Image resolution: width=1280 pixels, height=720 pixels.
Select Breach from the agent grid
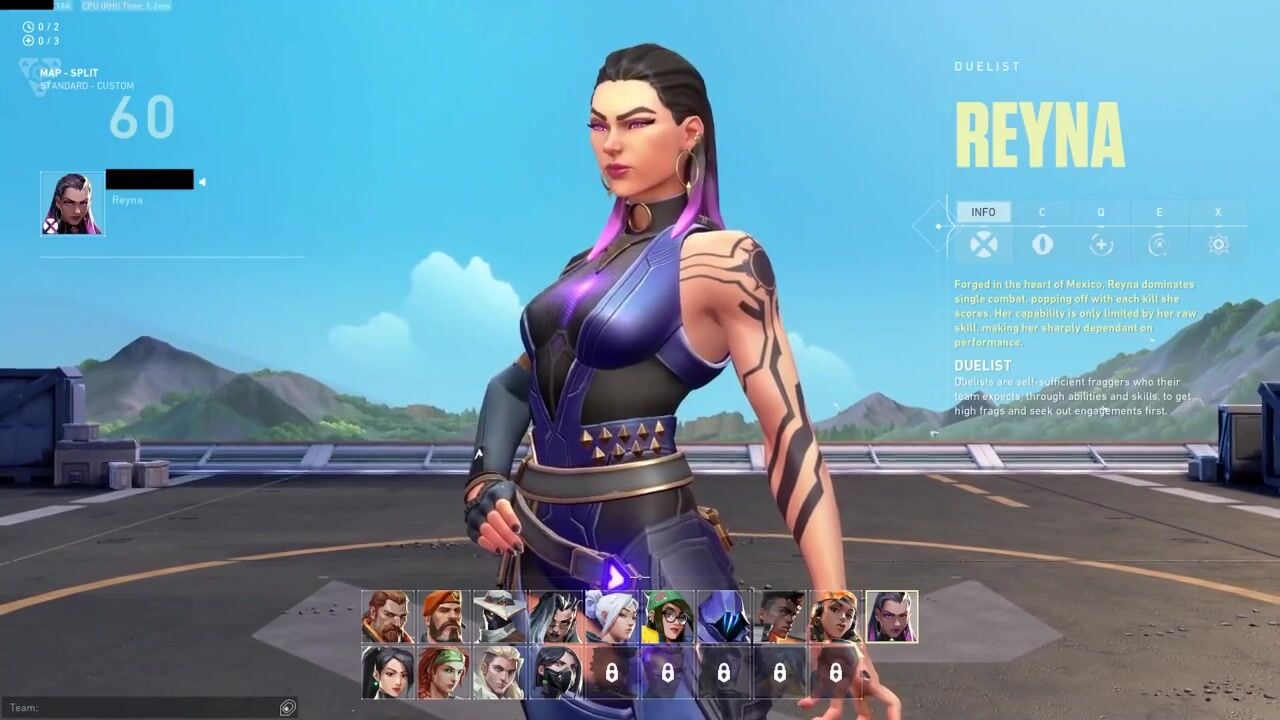pyautogui.click(x=388, y=617)
